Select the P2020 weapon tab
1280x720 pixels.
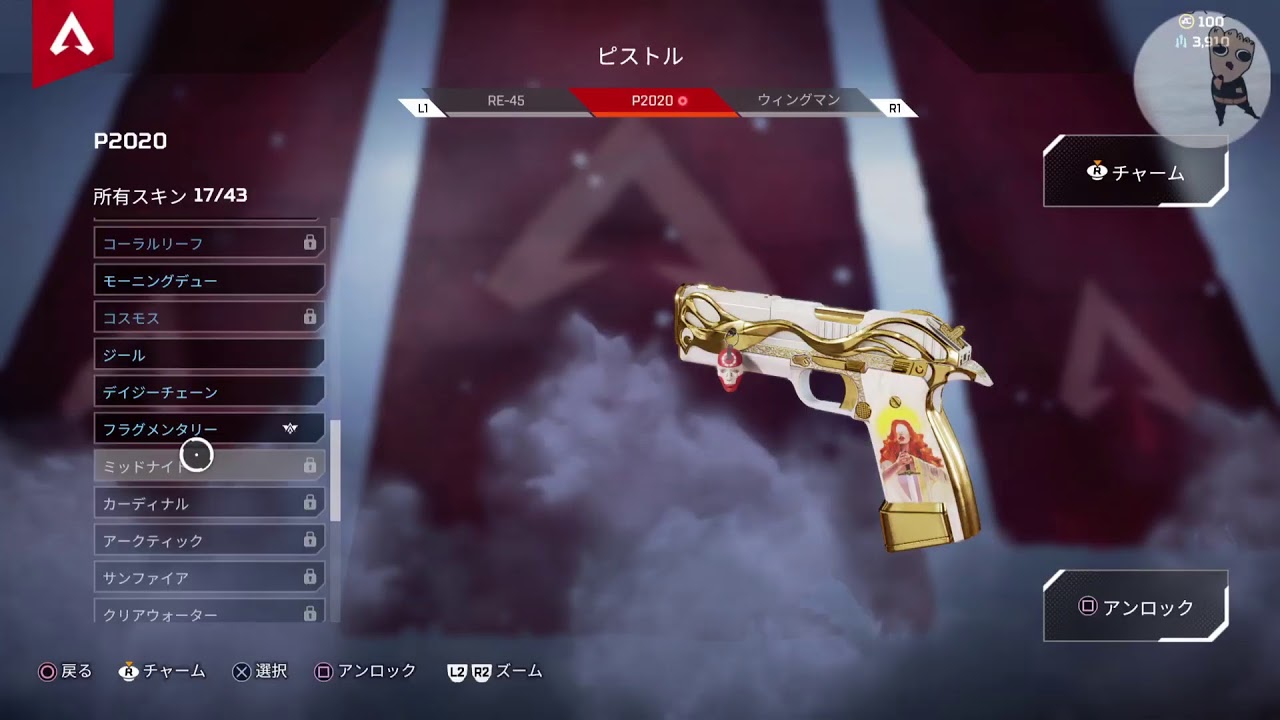[655, 101]
